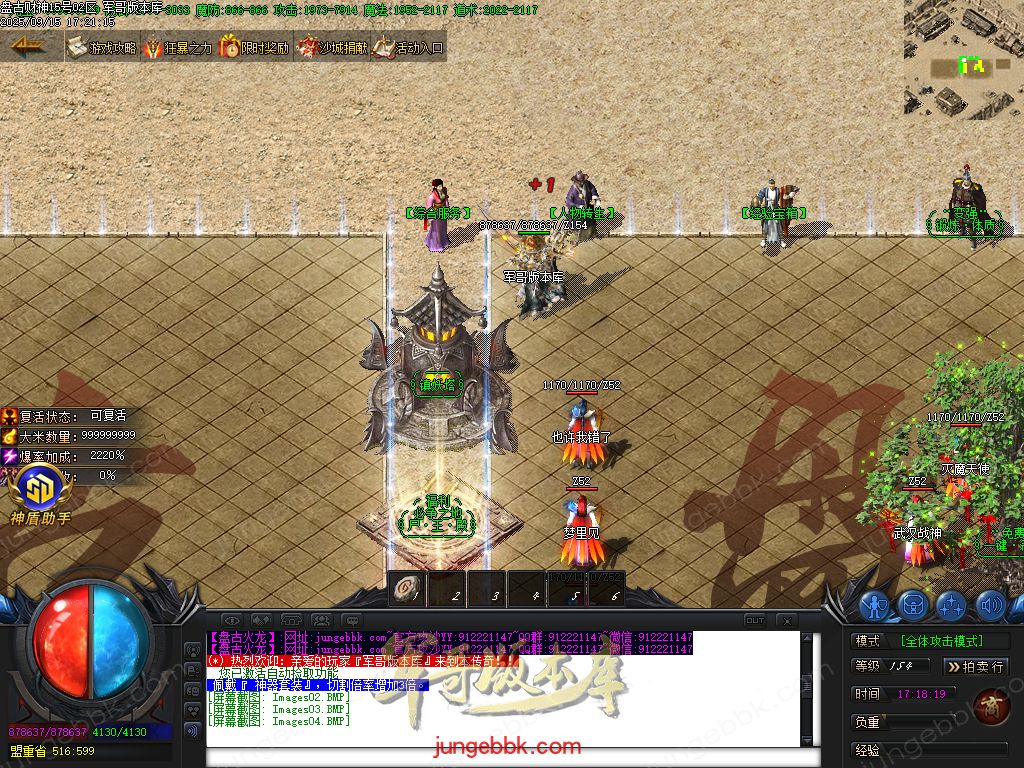This screenshot has height=768, width=1024.
Task: Close the chat panel with the X button
Action: 786,620
